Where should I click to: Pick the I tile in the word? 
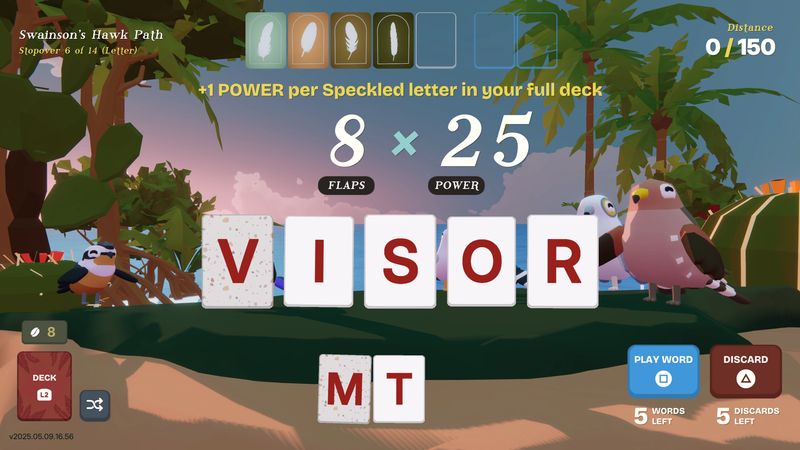pos(319,261)
